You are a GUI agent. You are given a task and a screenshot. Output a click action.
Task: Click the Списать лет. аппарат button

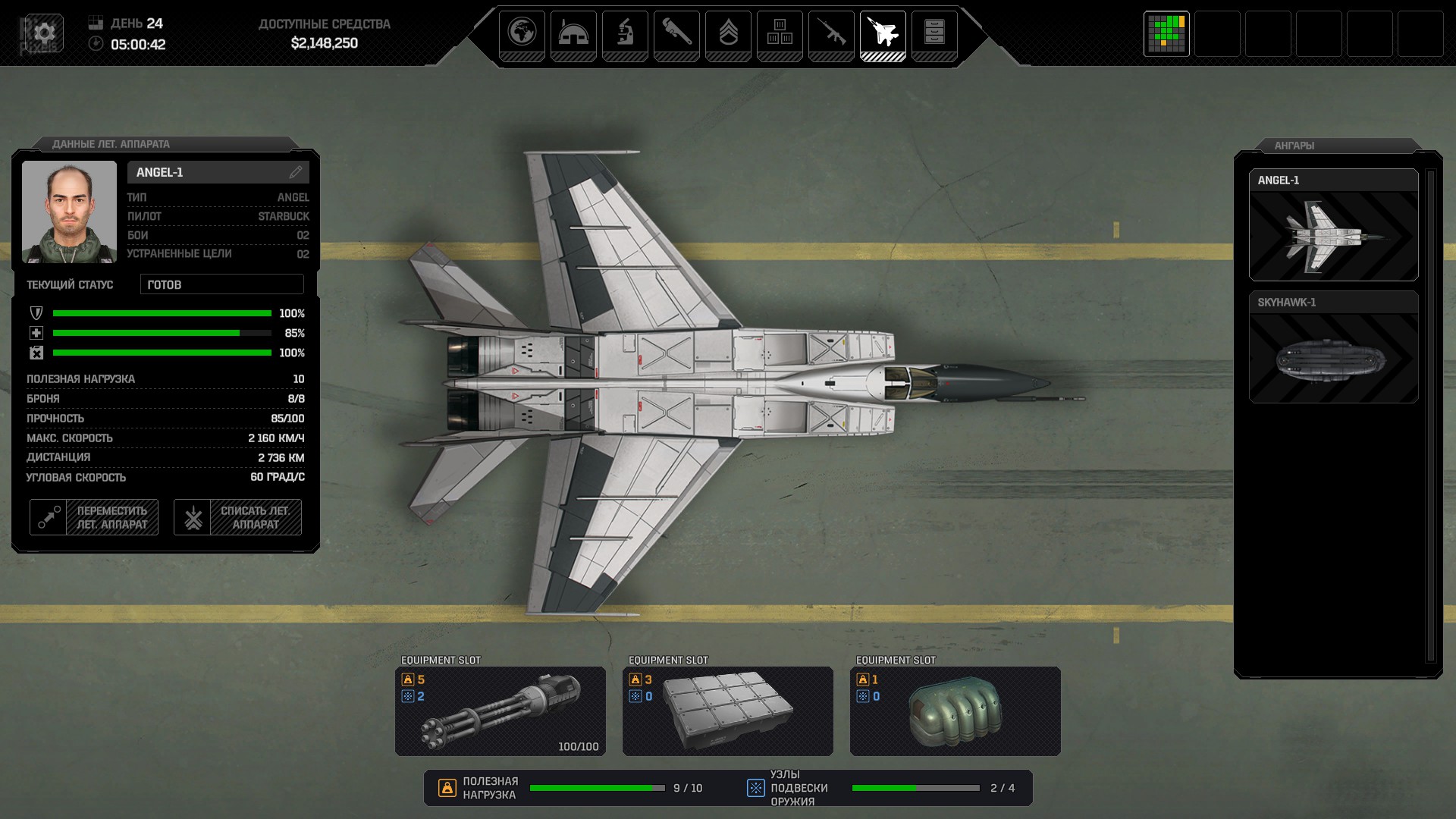[x=237, y=517]
